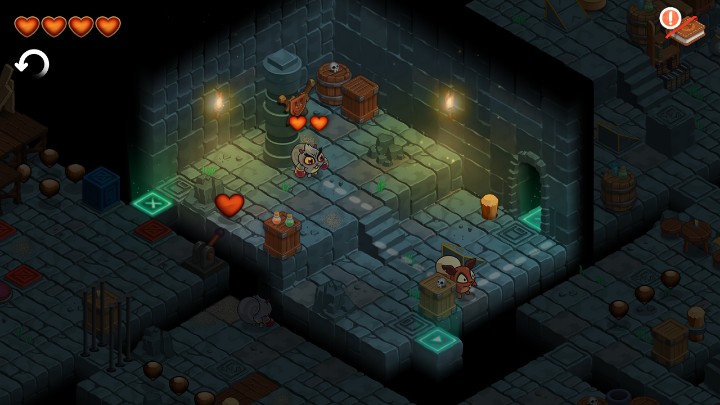The width and height of the screenshot is (720, 405).
Task: Open the journal book with the alert badge
Action: pos(686,28)
